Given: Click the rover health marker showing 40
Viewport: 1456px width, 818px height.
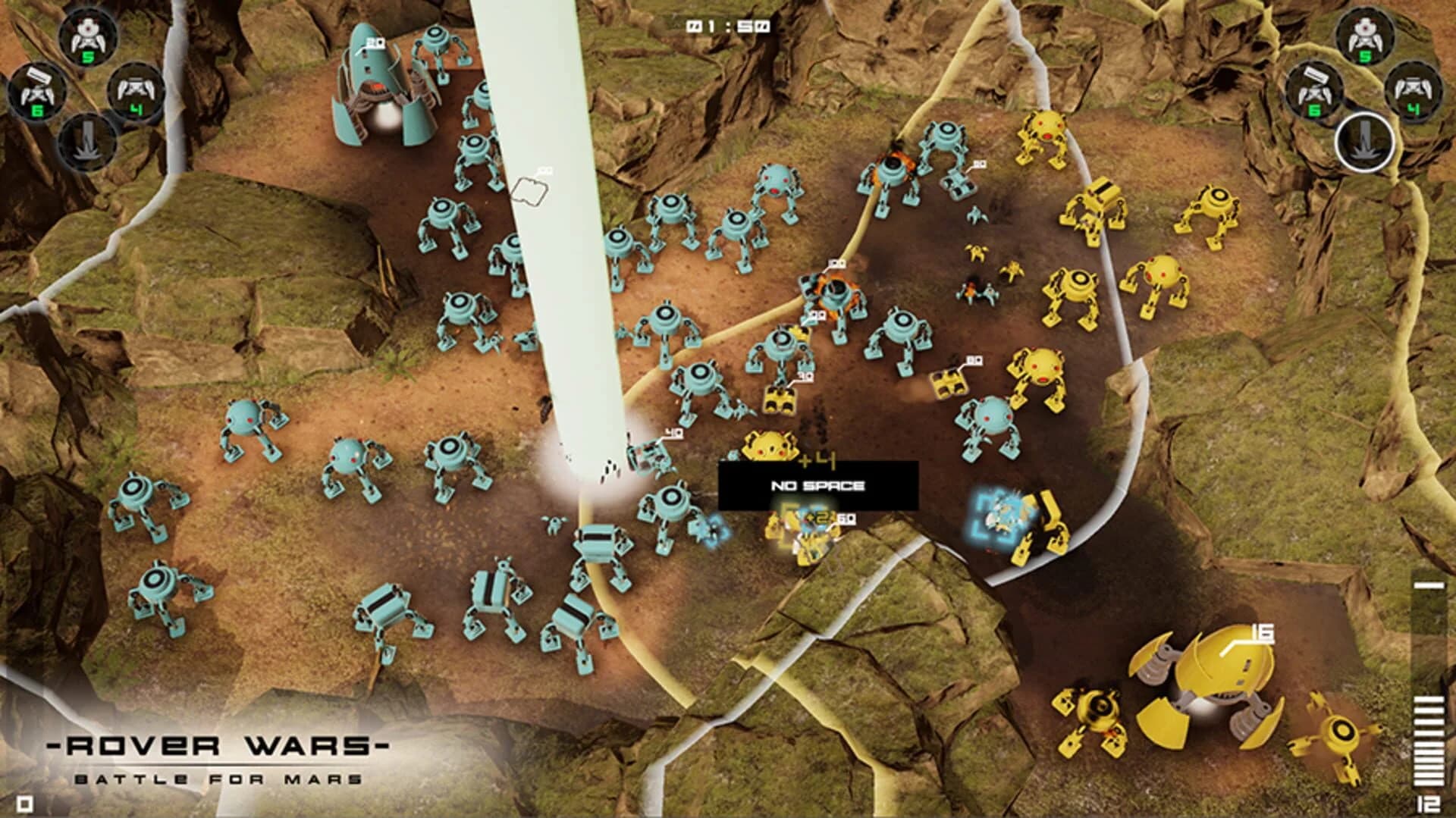Looking at the screenshot, I should point(673,433).
